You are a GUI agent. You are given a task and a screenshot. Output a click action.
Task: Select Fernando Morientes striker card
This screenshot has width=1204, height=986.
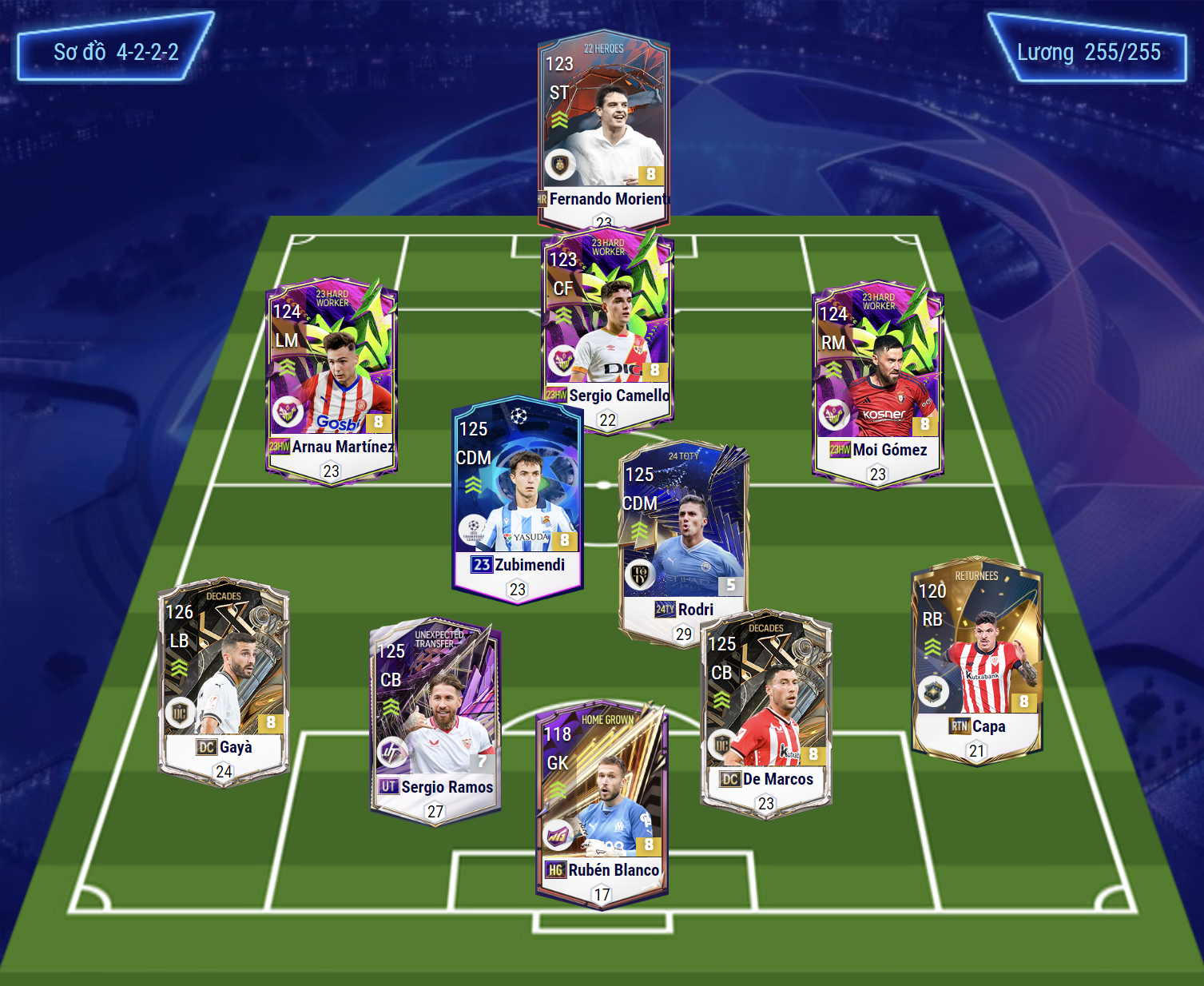[604, 128]
